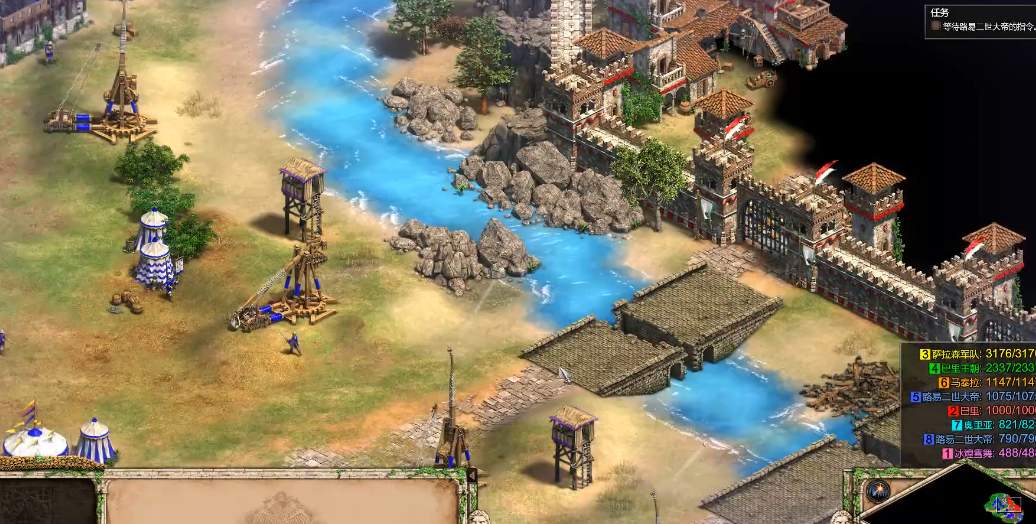Select the 等待路易二世大帝的指令 objective entry

[x=985, y=27]
